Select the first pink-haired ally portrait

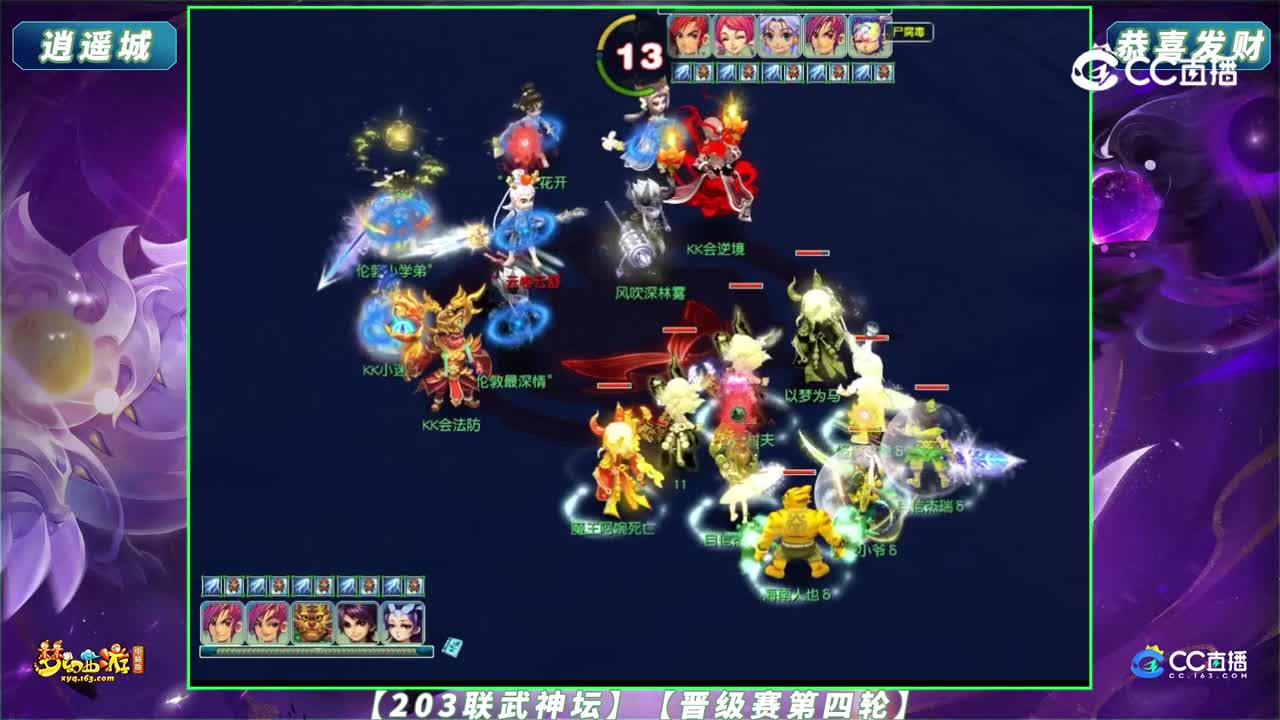pyautogui.click(x=221, y=623)
